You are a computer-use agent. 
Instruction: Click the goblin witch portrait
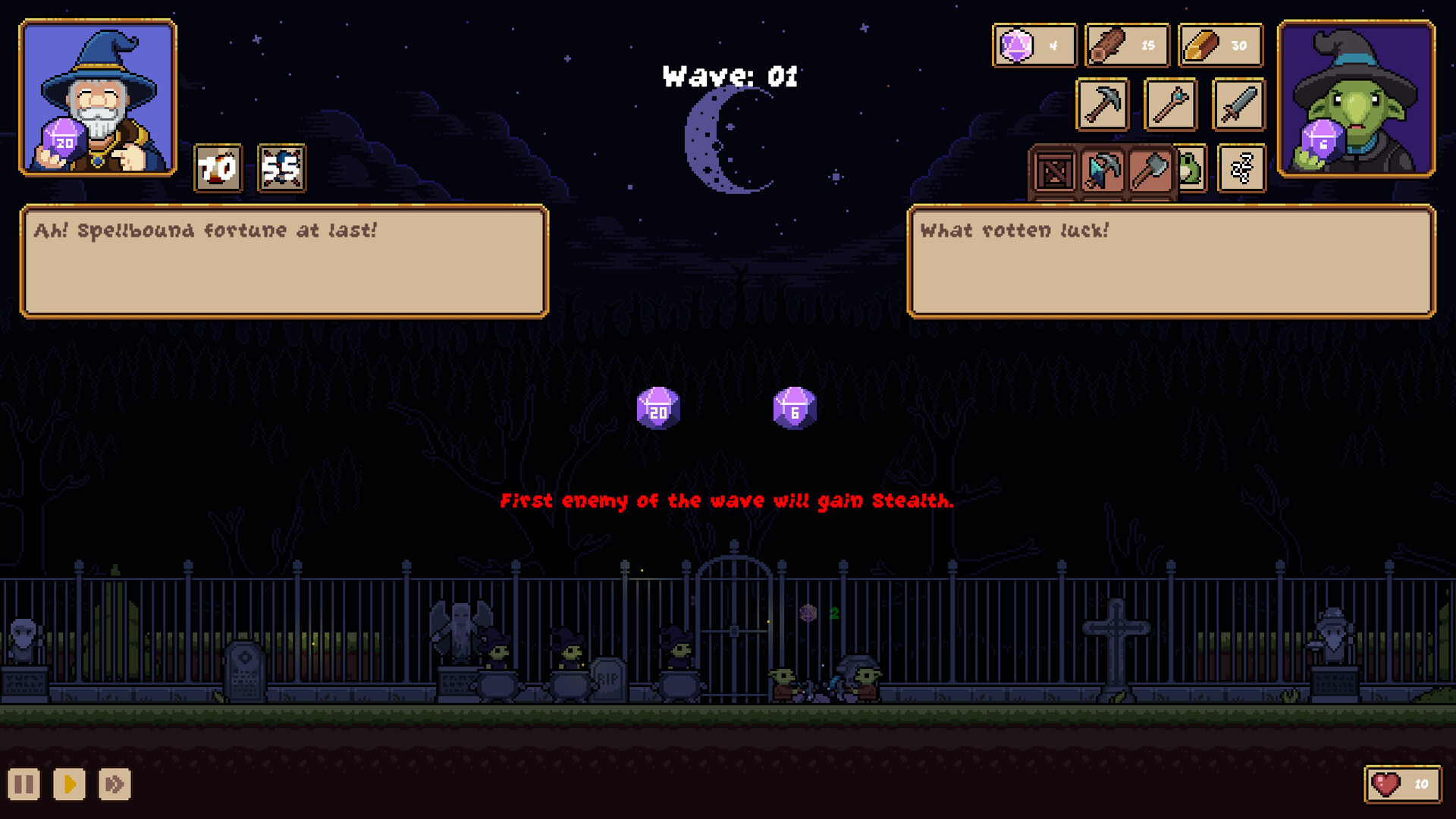point(1356,99)
